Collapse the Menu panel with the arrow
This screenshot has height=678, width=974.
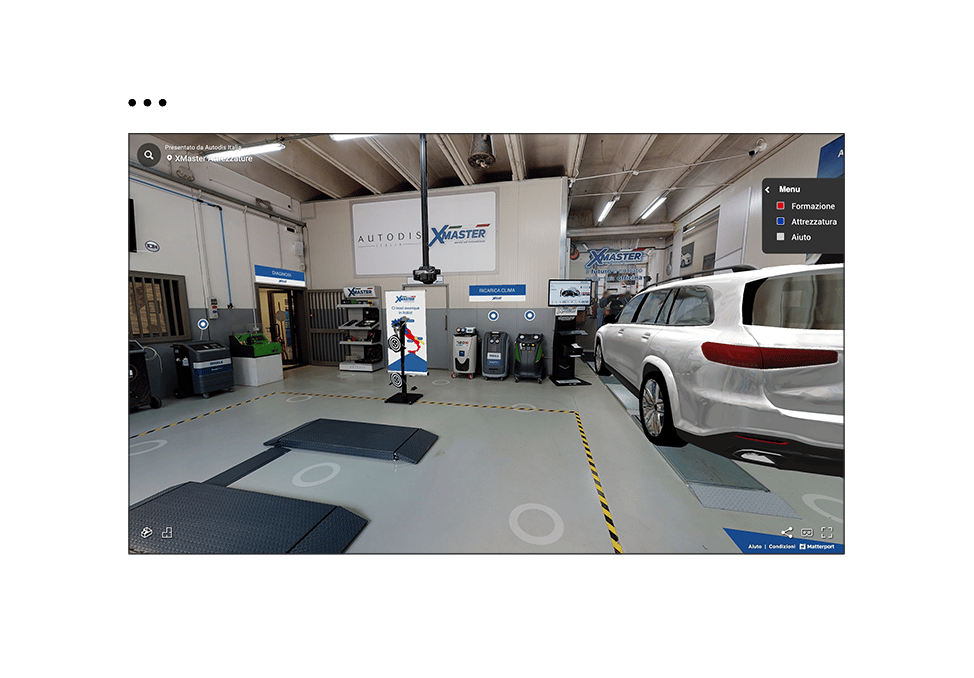point(768,189)
